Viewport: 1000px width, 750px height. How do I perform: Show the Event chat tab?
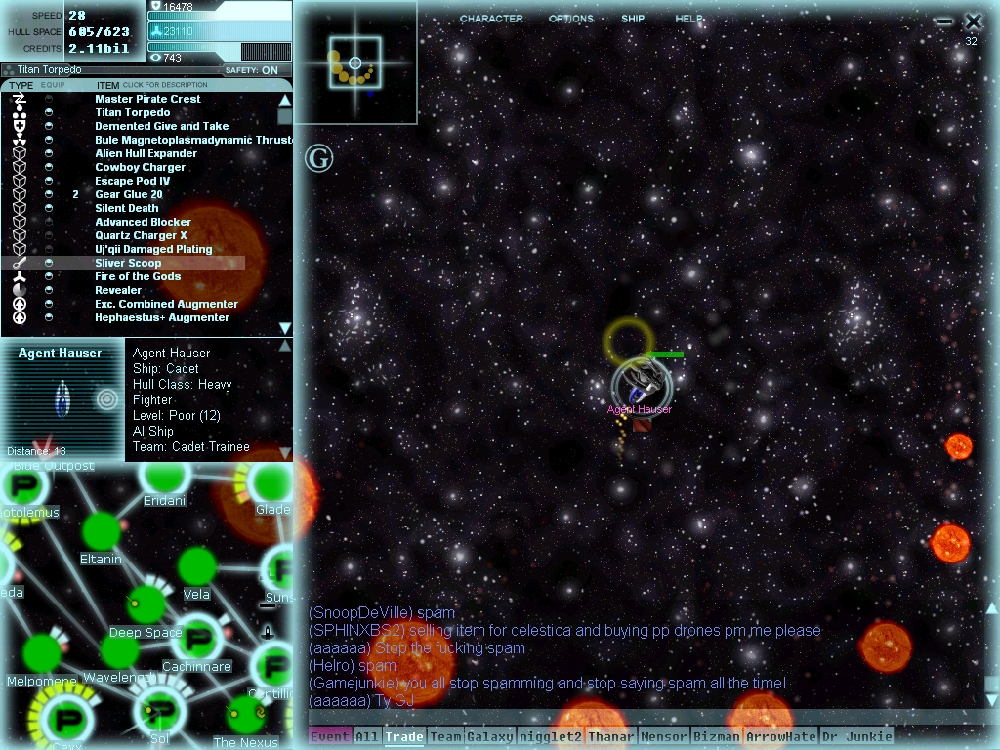click(x=330, y=737)
